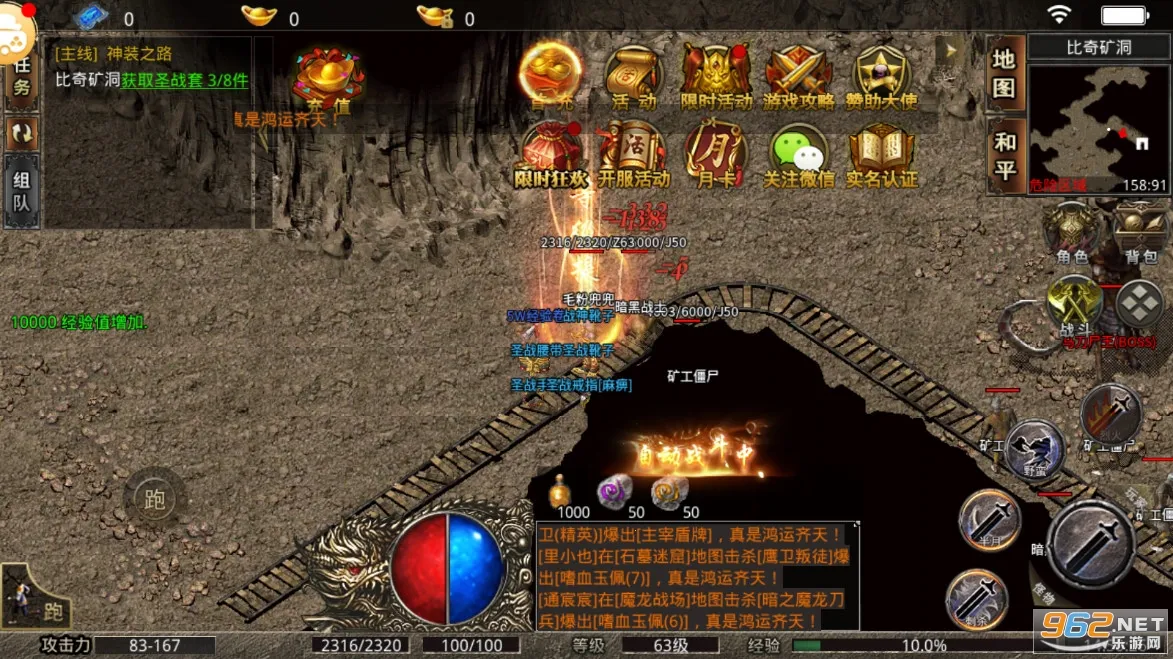The image size is (1173, 659).
Task: Open the 角色 character sheet
Action: pos(1072,234)
